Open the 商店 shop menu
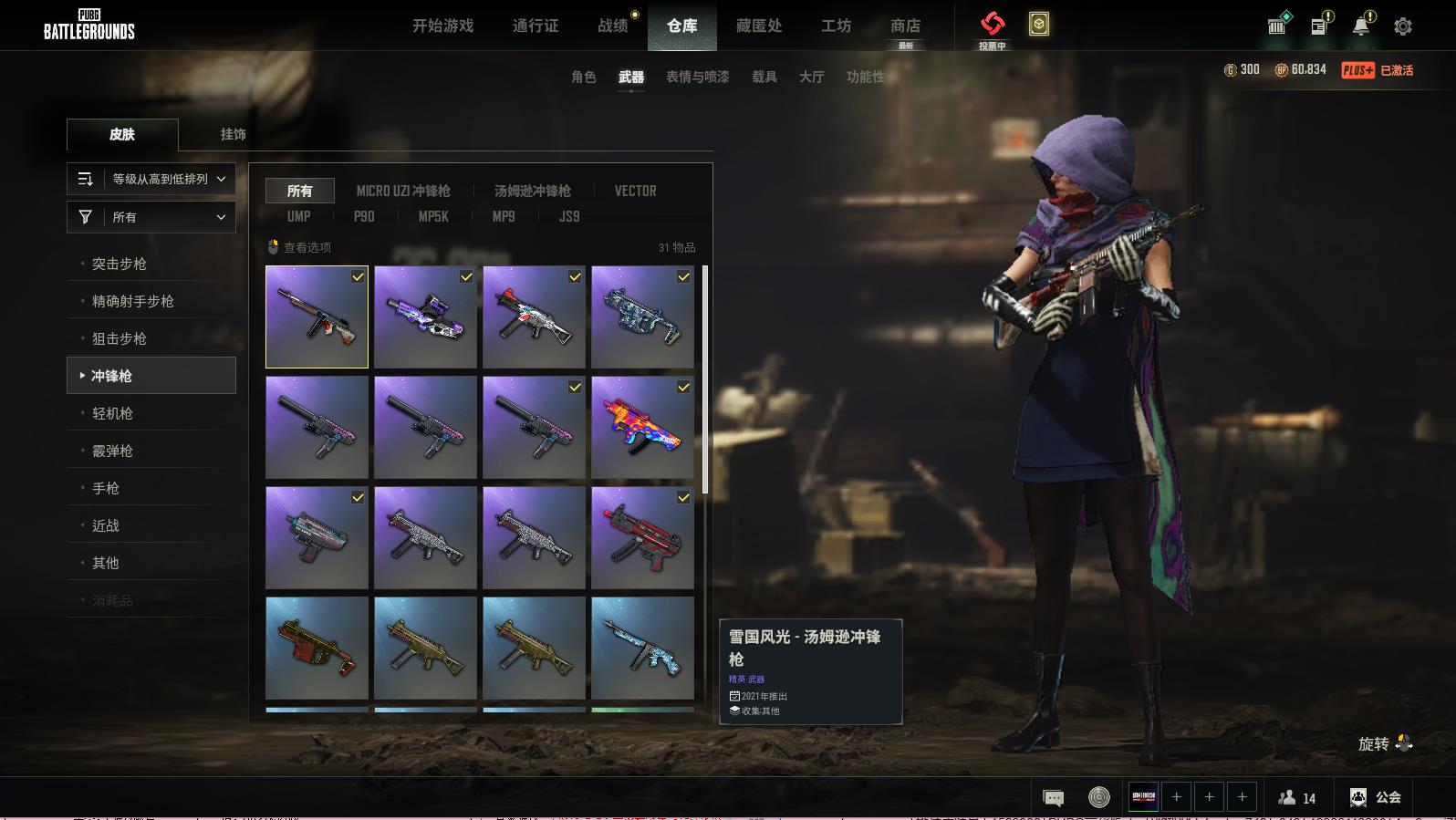The image size is (1456, 820). (x=905, y=26)
